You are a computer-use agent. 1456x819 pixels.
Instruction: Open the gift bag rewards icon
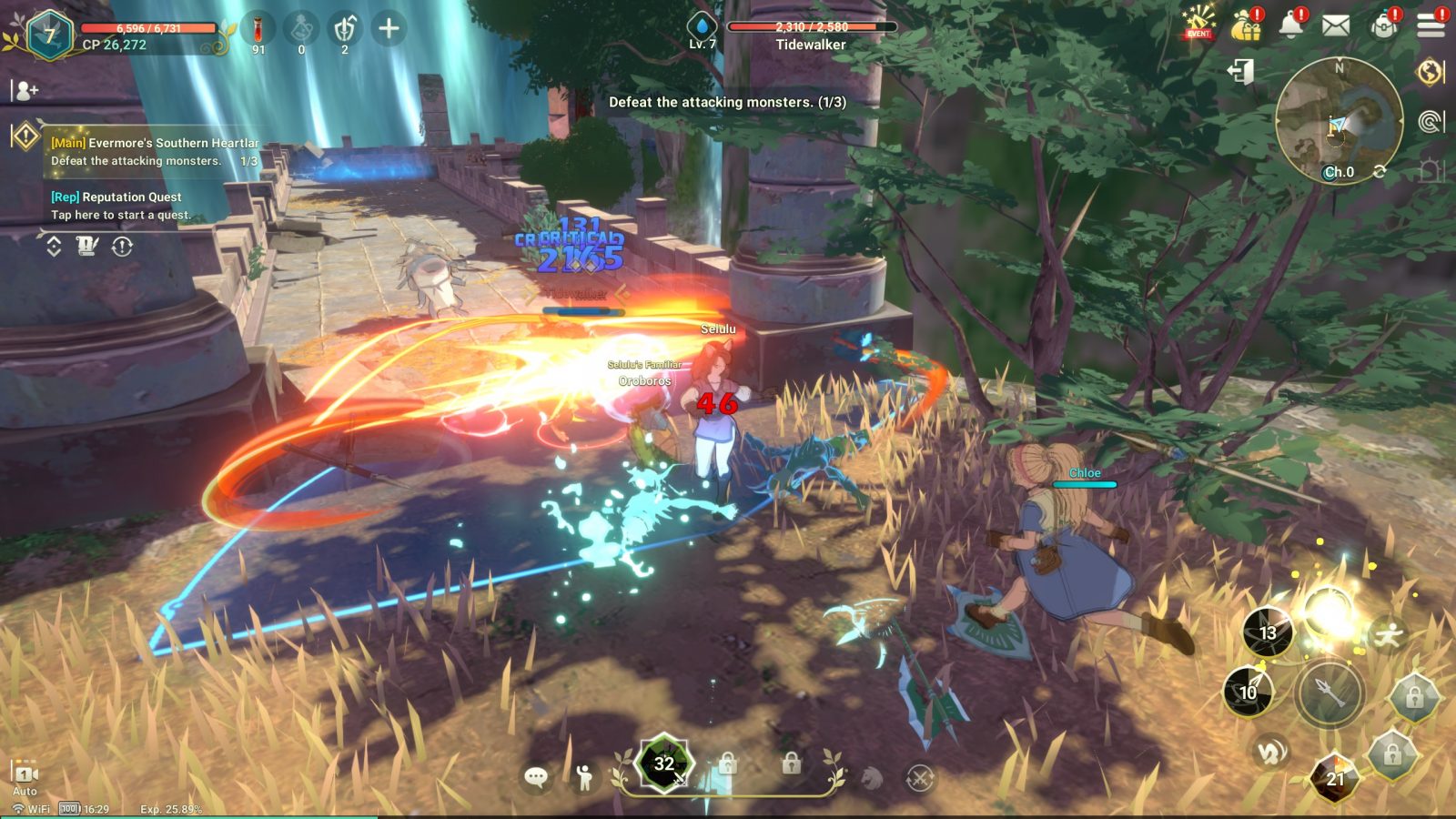[x=1246, y=25]
